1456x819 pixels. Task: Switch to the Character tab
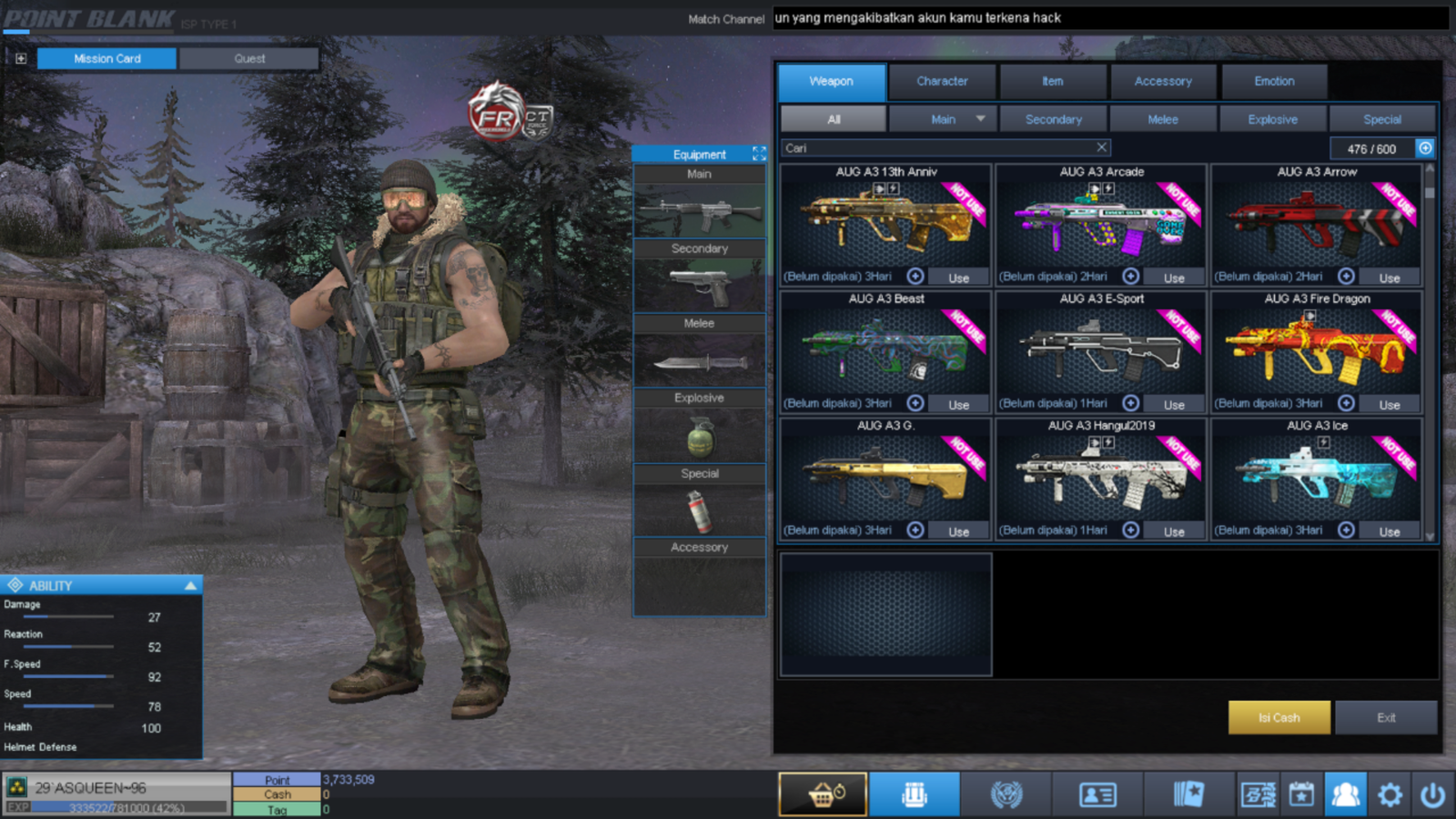point(942,81)
